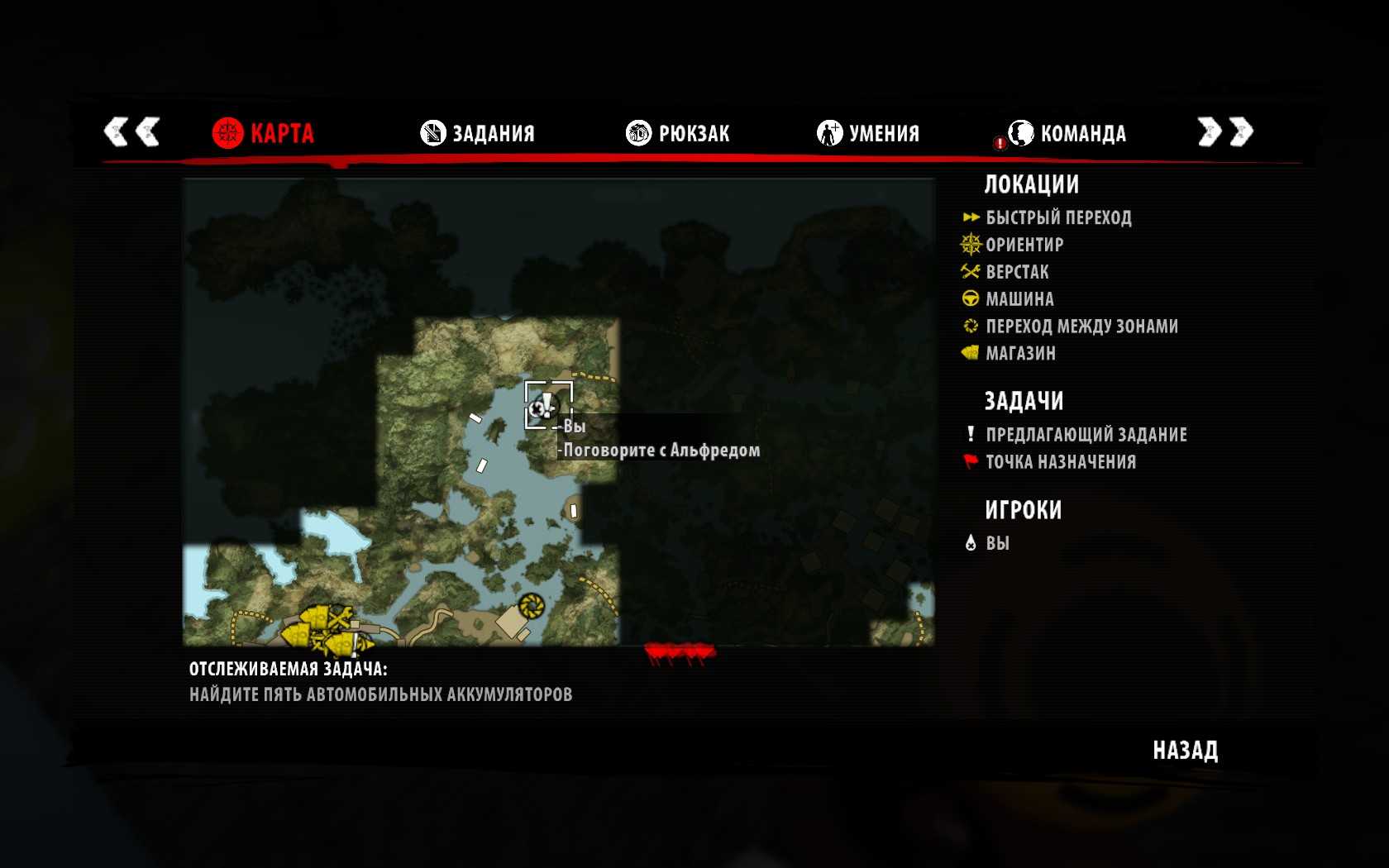Screen dimensions: 1389x868
Task: Click the right double-arrow tab navigator
Action: 1225,131
